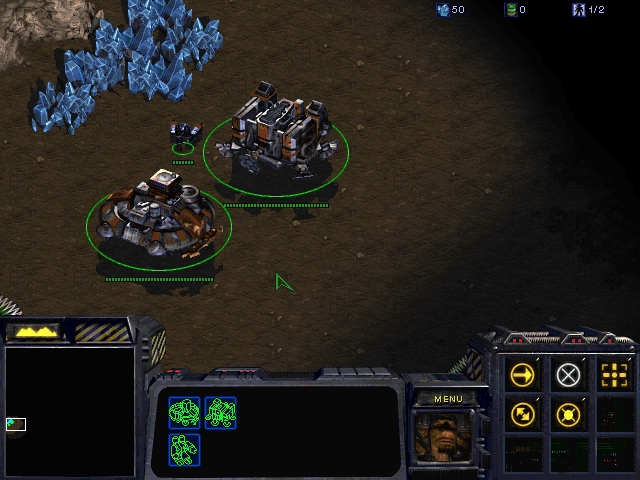Pick the SCV wireframe in selection panel
Viewport: 640px width, 480px height.
click(185, 448)
